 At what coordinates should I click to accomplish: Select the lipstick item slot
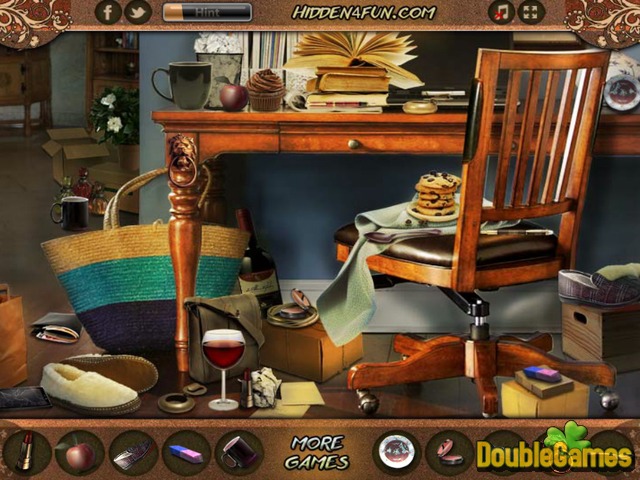tap(27, 452)
